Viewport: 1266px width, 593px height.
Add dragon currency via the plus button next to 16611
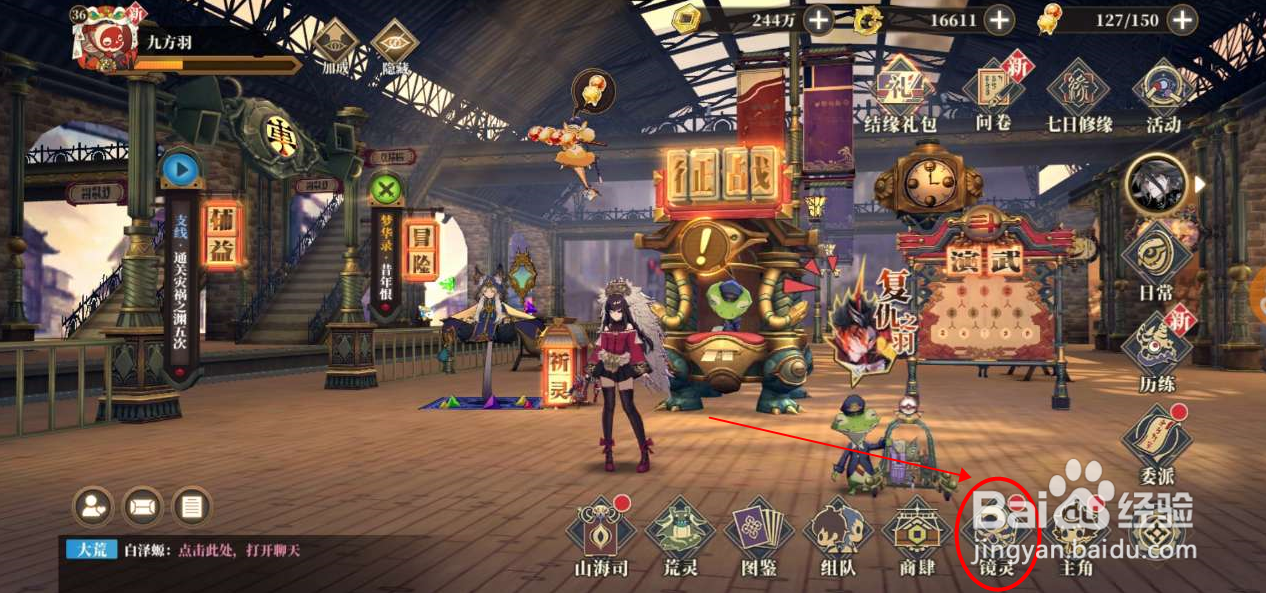(x=998, y=19)
